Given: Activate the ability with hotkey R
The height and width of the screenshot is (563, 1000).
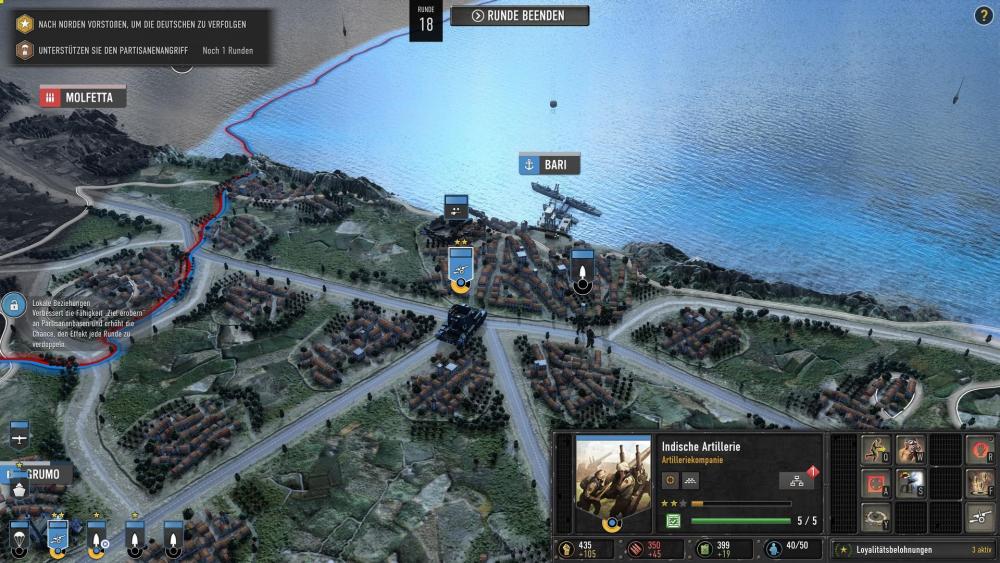Looking at the screenshot, I should [x=979, y=450].
